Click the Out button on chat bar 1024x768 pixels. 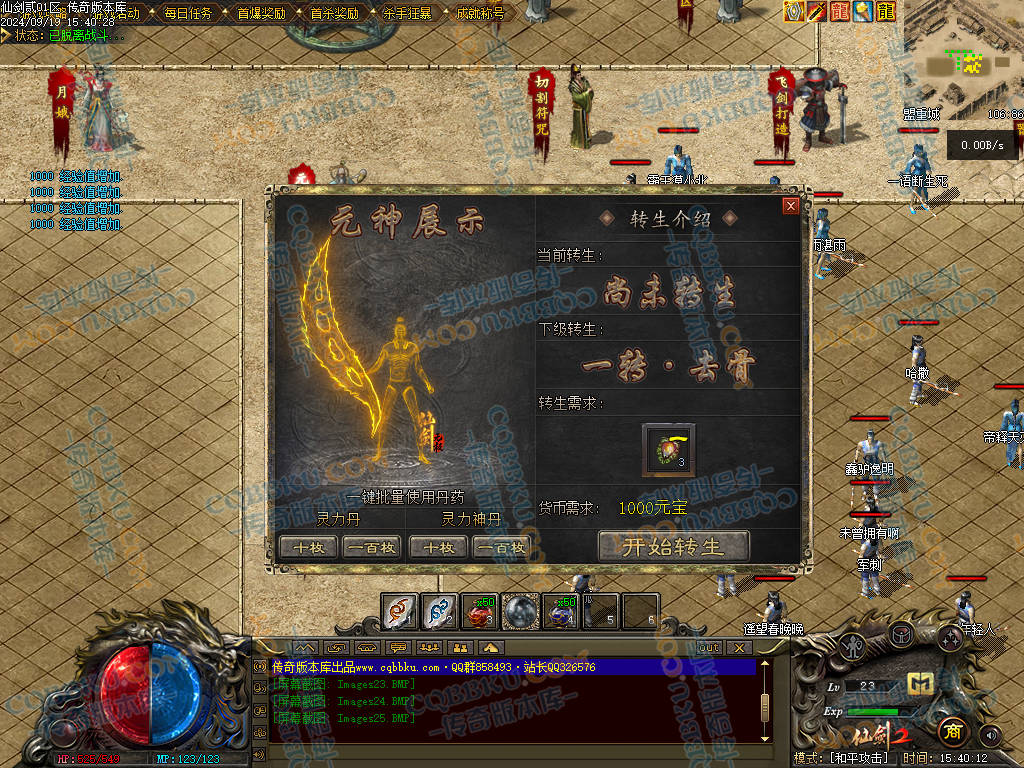708,648
